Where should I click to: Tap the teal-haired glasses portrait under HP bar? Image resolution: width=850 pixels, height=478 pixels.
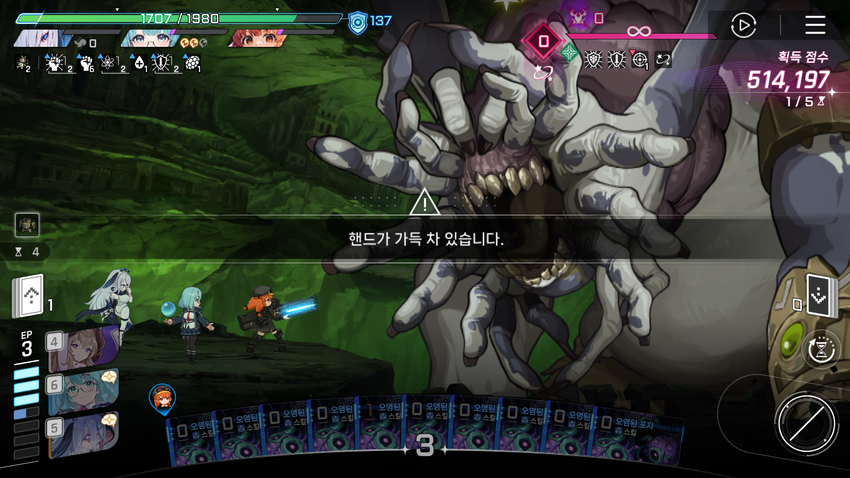150,40
